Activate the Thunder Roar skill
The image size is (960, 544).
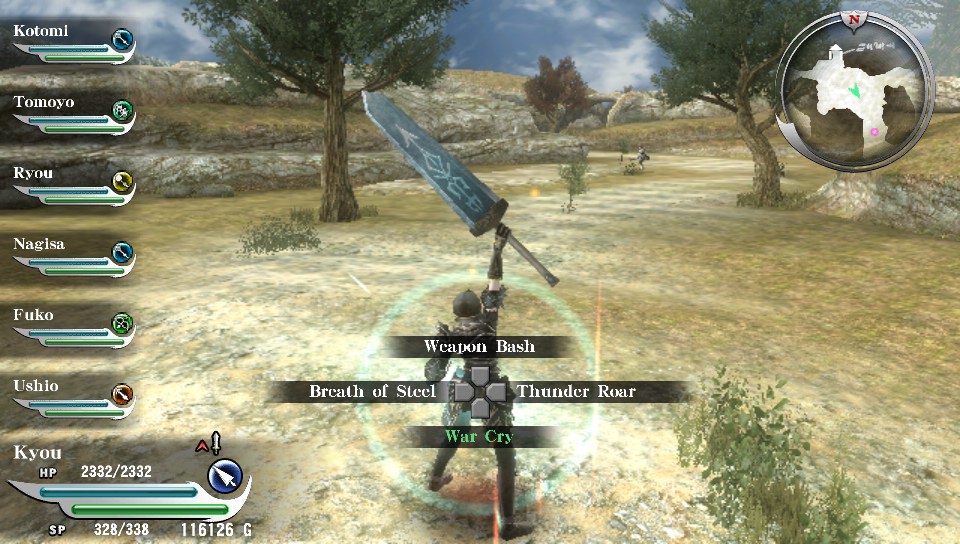click(x=576, y=391)
